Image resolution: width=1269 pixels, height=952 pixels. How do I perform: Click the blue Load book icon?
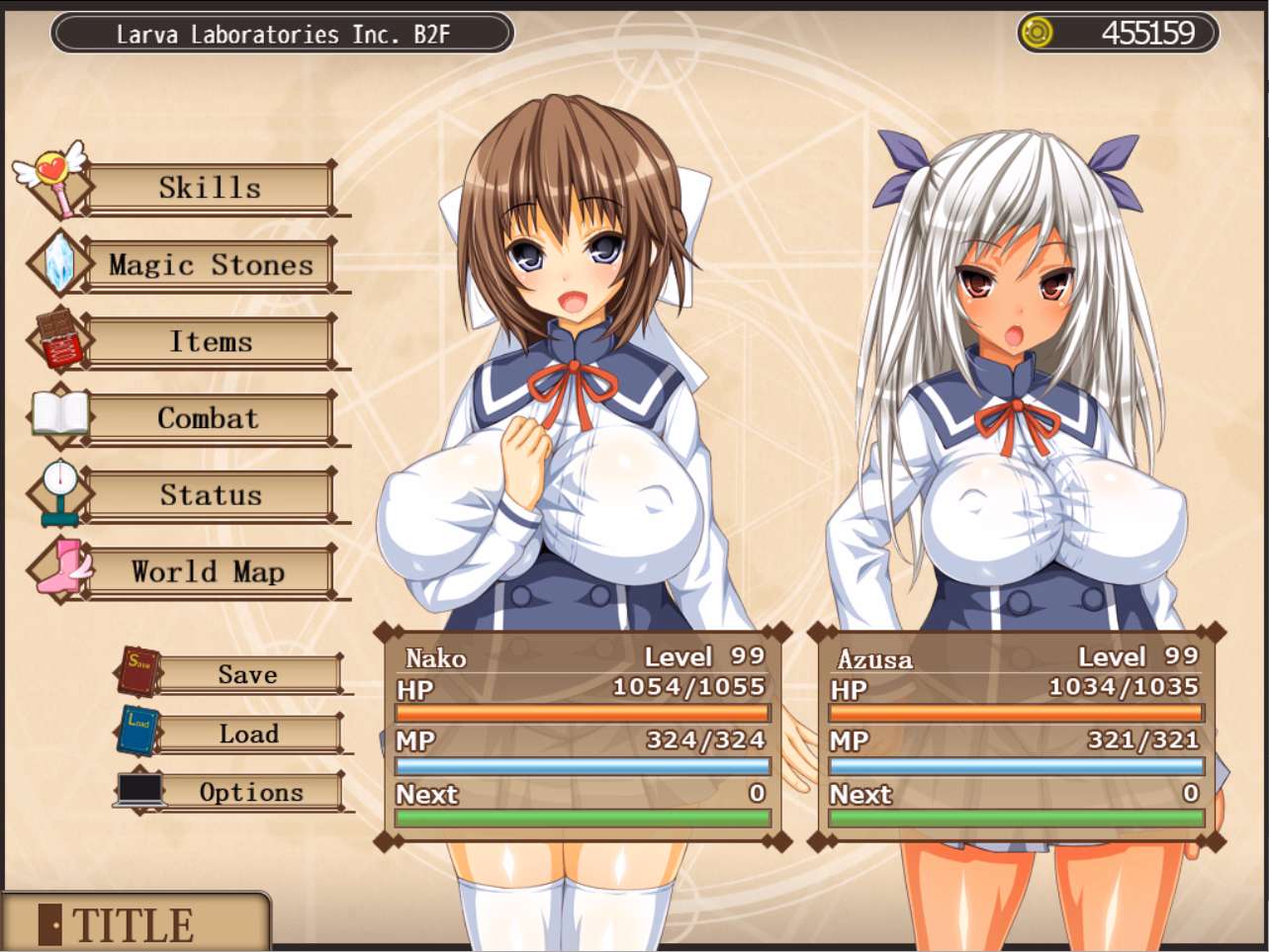coord(138,729)
